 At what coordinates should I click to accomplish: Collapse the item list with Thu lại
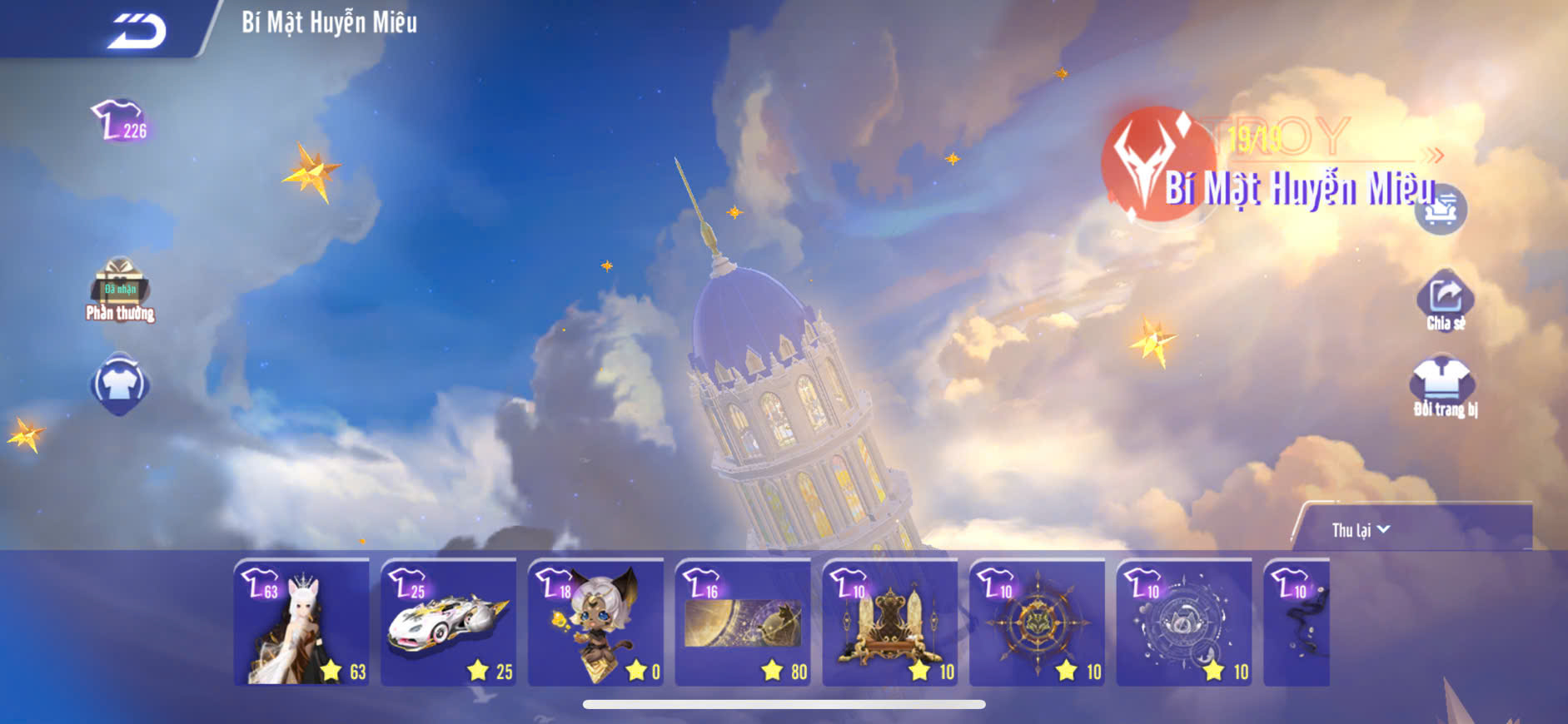[1361, 530]
